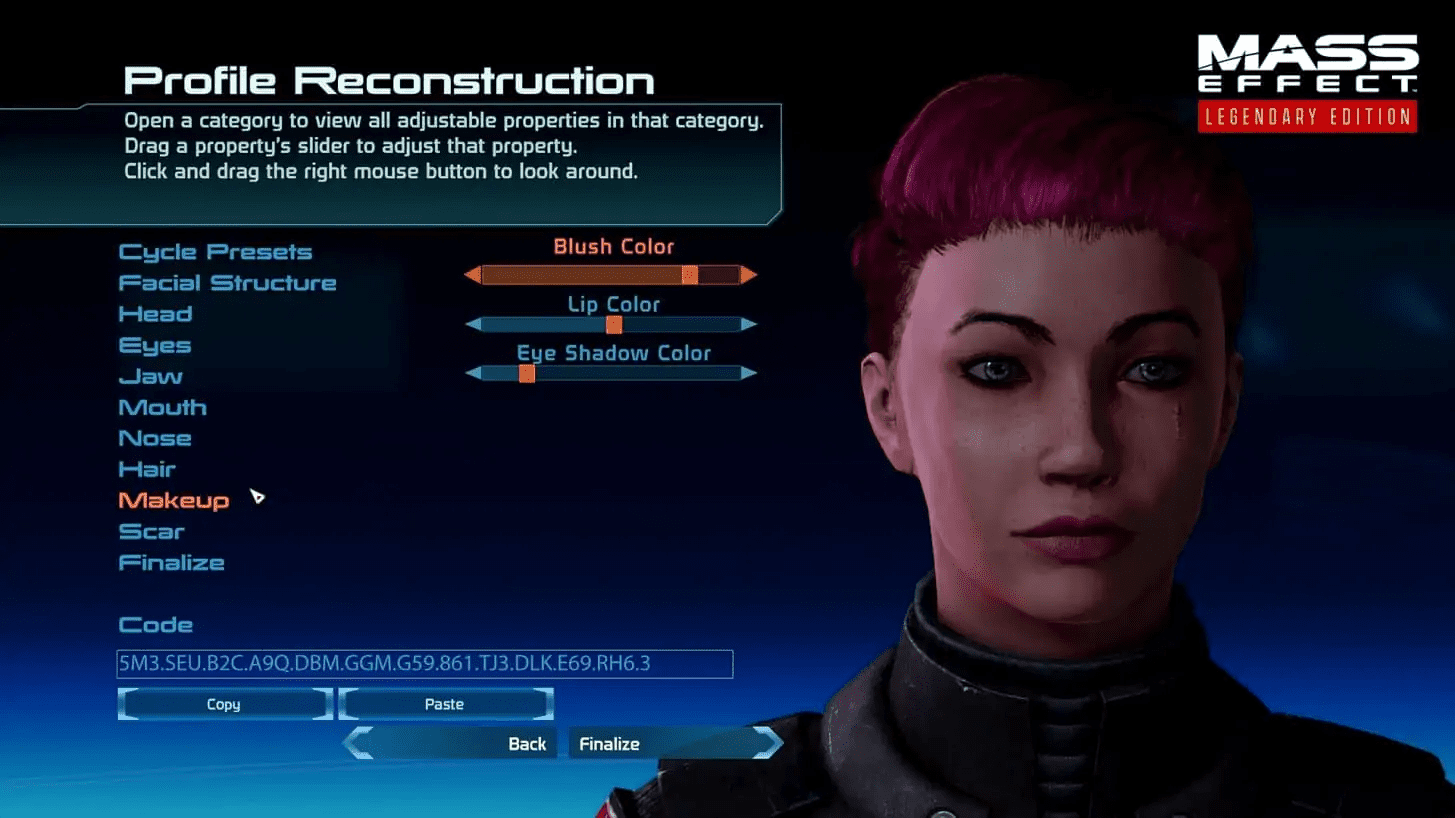
Task: Click the right arrow of the Lip Color slider
Action: coord(749,323)
